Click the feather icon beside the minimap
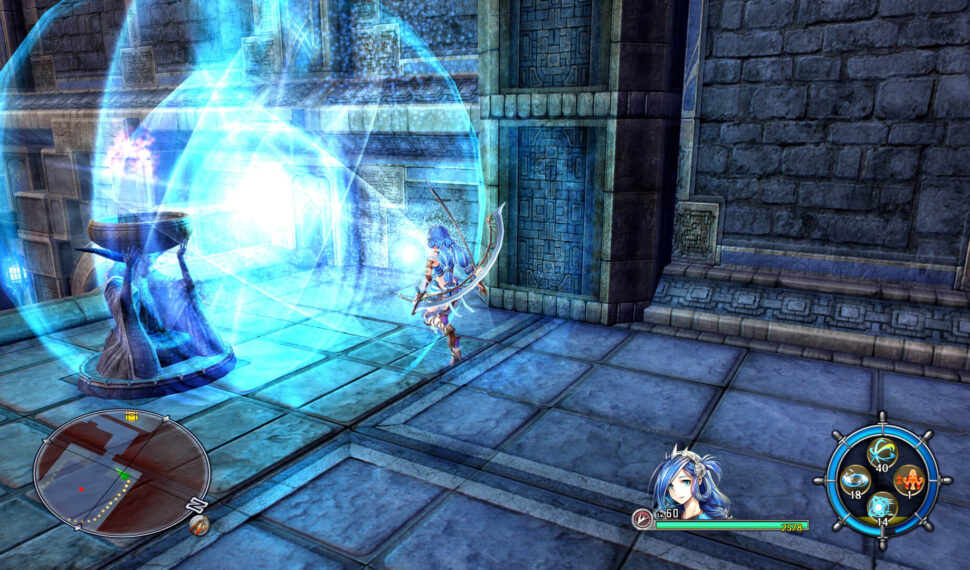 coord(199,524)
